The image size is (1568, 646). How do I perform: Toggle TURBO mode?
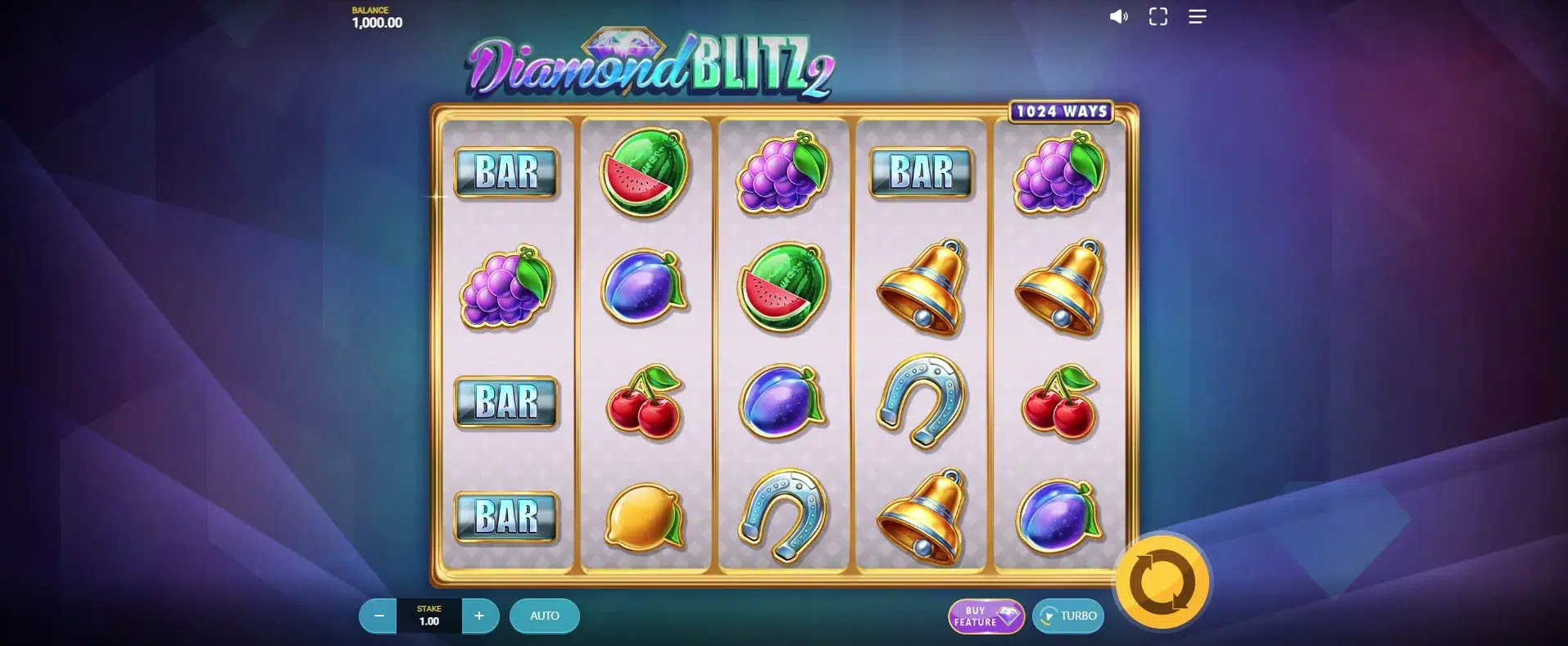point(1068,616)
